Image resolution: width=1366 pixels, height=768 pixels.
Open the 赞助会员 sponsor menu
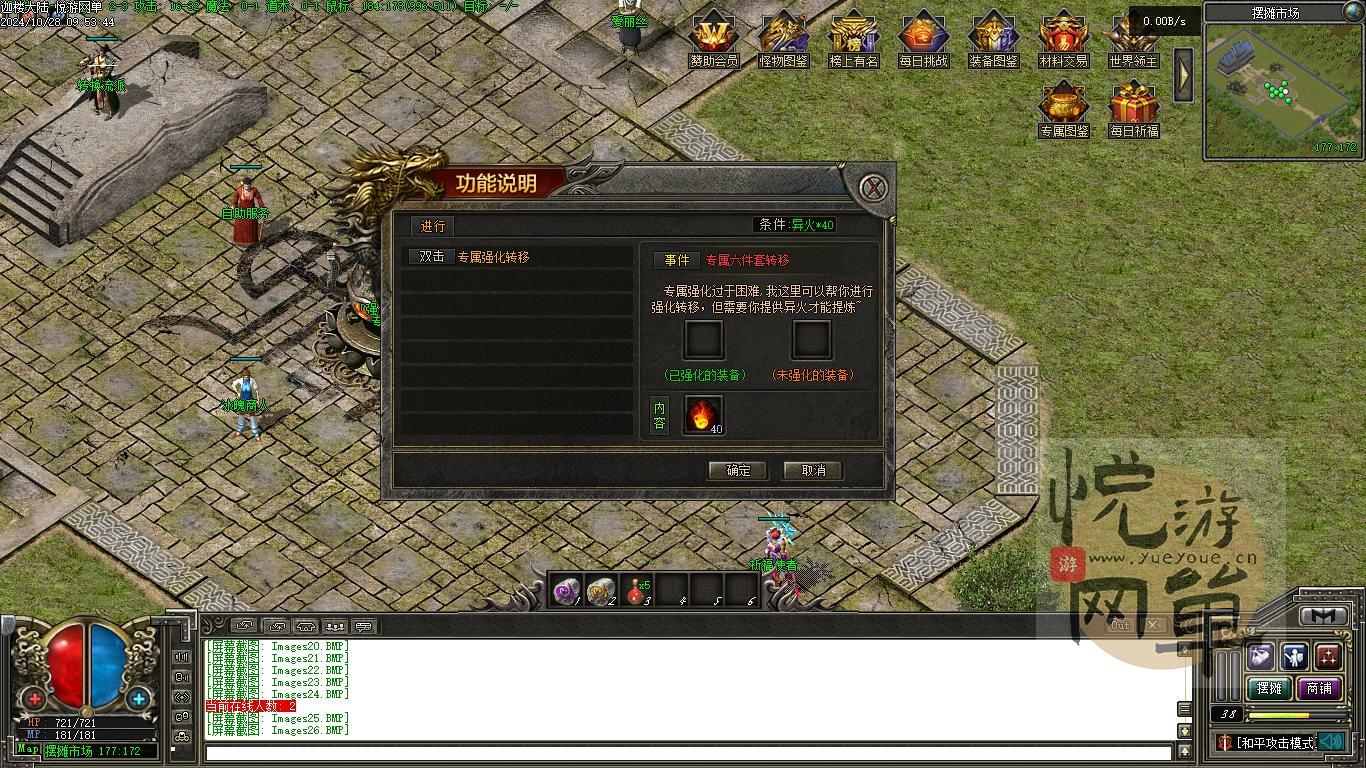click(x=714, y=36)
